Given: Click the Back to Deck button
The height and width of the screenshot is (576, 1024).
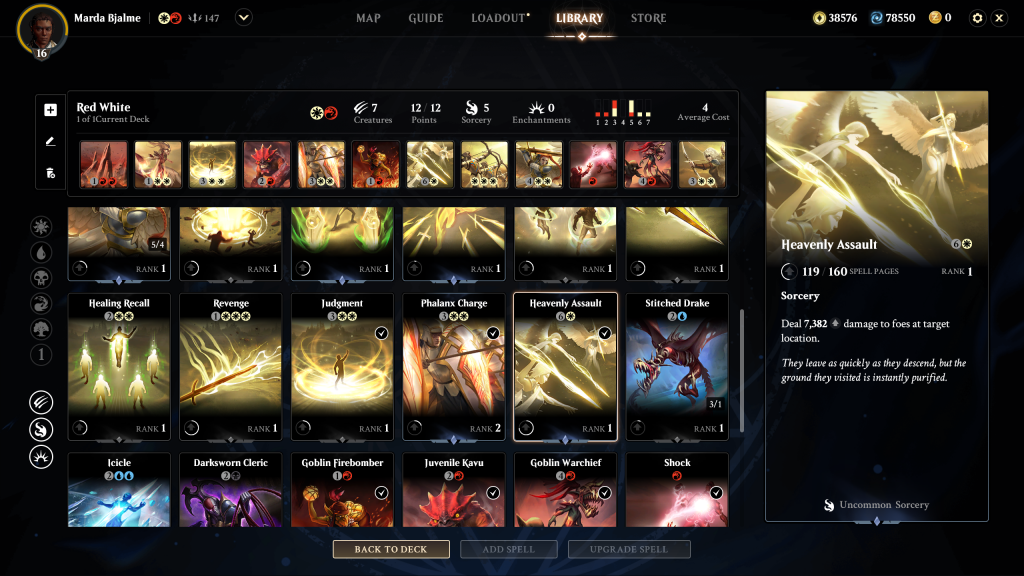Looking at the screenshot, I should coord(391,549).
